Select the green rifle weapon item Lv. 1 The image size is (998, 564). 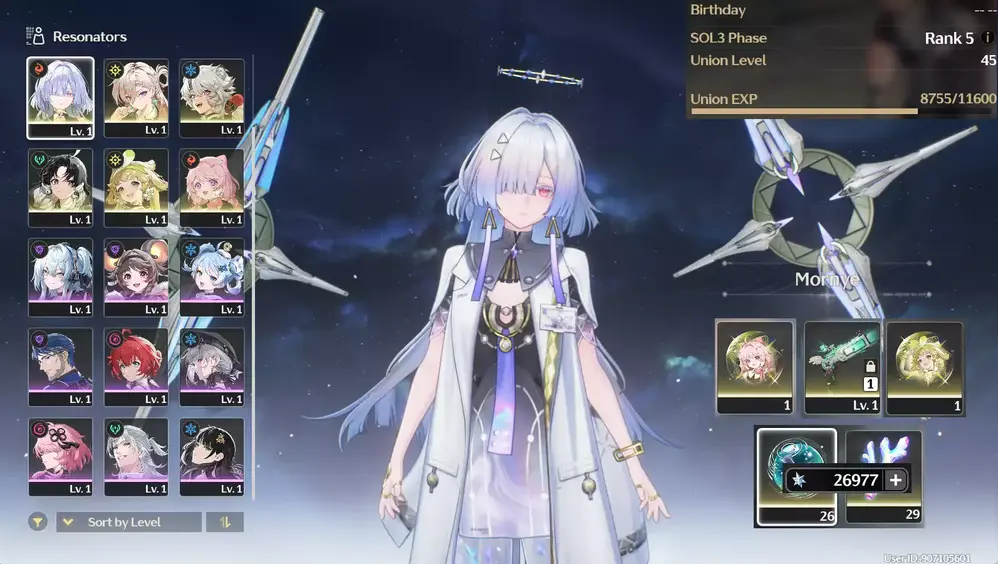841,367
